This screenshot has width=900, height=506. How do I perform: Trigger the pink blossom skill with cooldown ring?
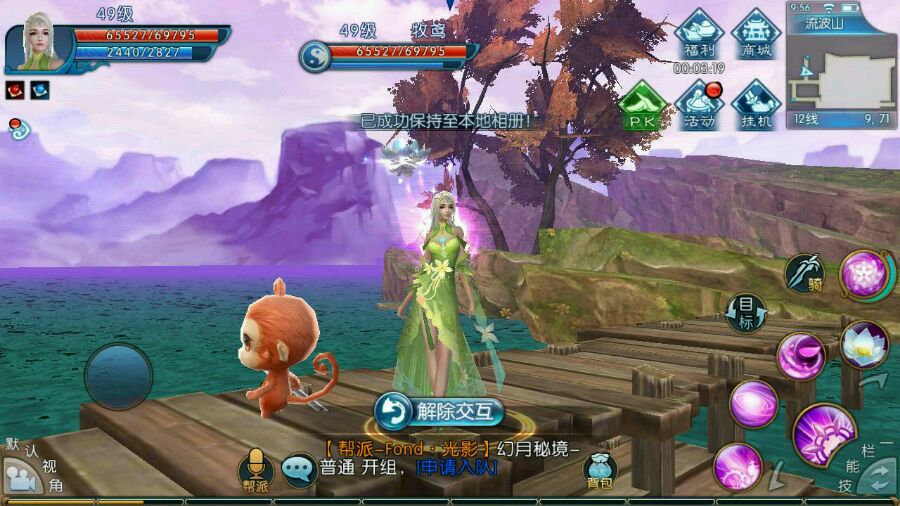click(862, 273)
